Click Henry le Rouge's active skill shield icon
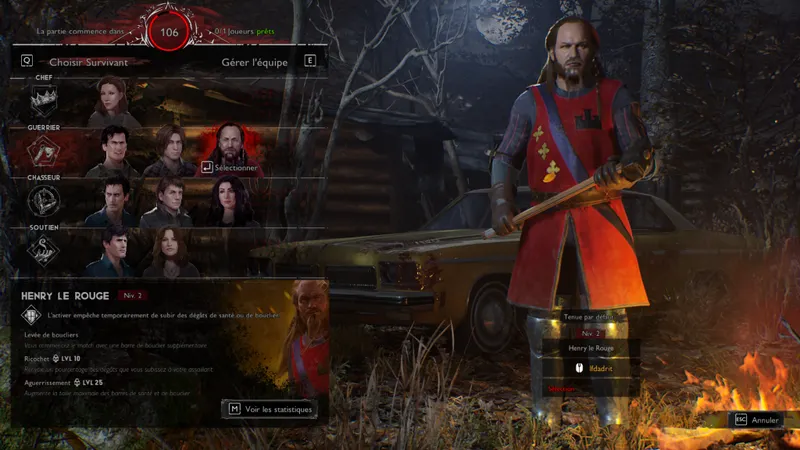This screenshot has width=800, height=450. [30, 316]
